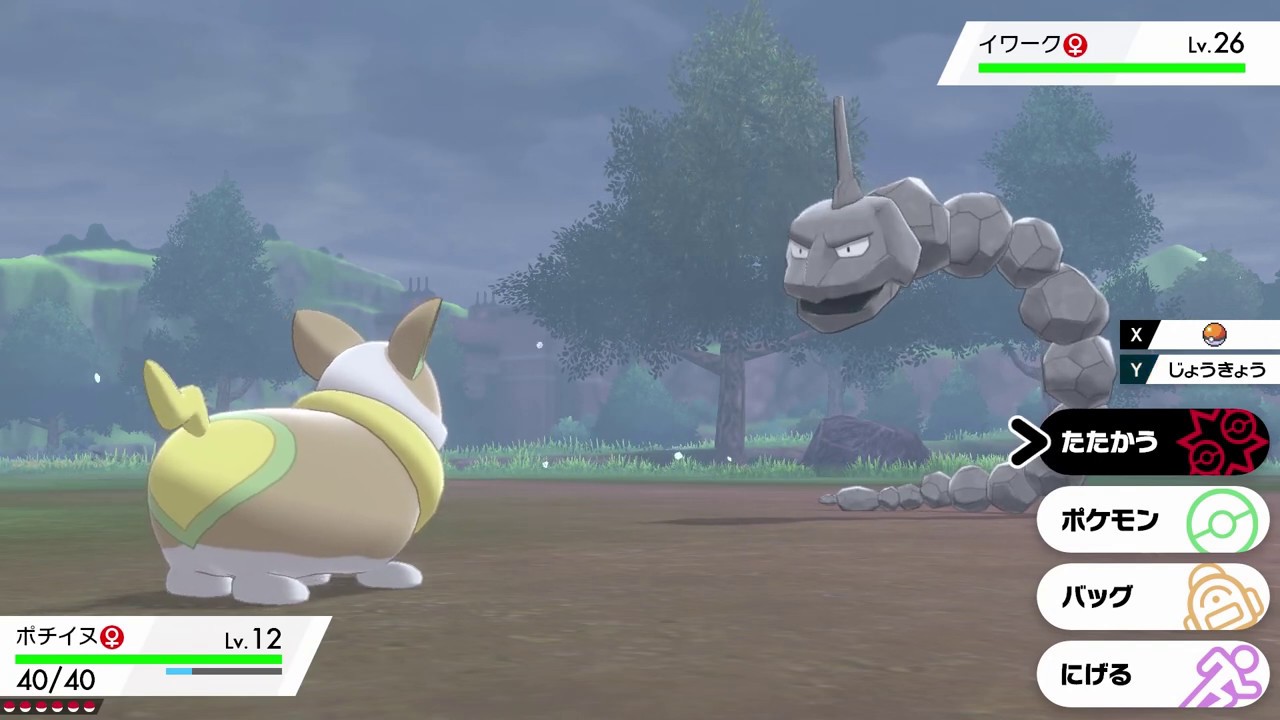Viewport: 1280px width, 720px height.
Task: Click the selection arrow cursor beside たたかう
Action: [x=1028, y=443]
